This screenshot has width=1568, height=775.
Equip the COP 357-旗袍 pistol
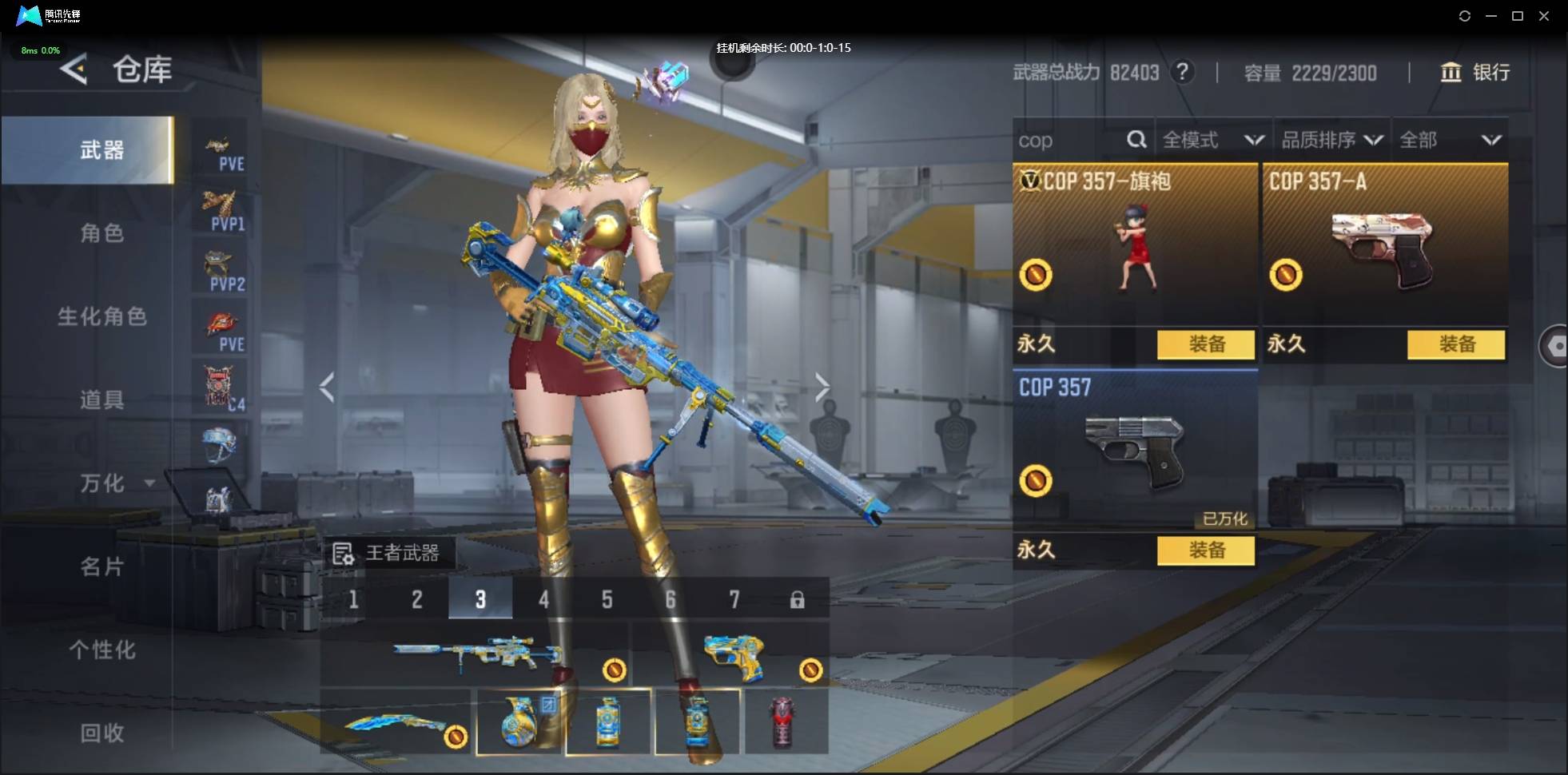point(1205,344)
